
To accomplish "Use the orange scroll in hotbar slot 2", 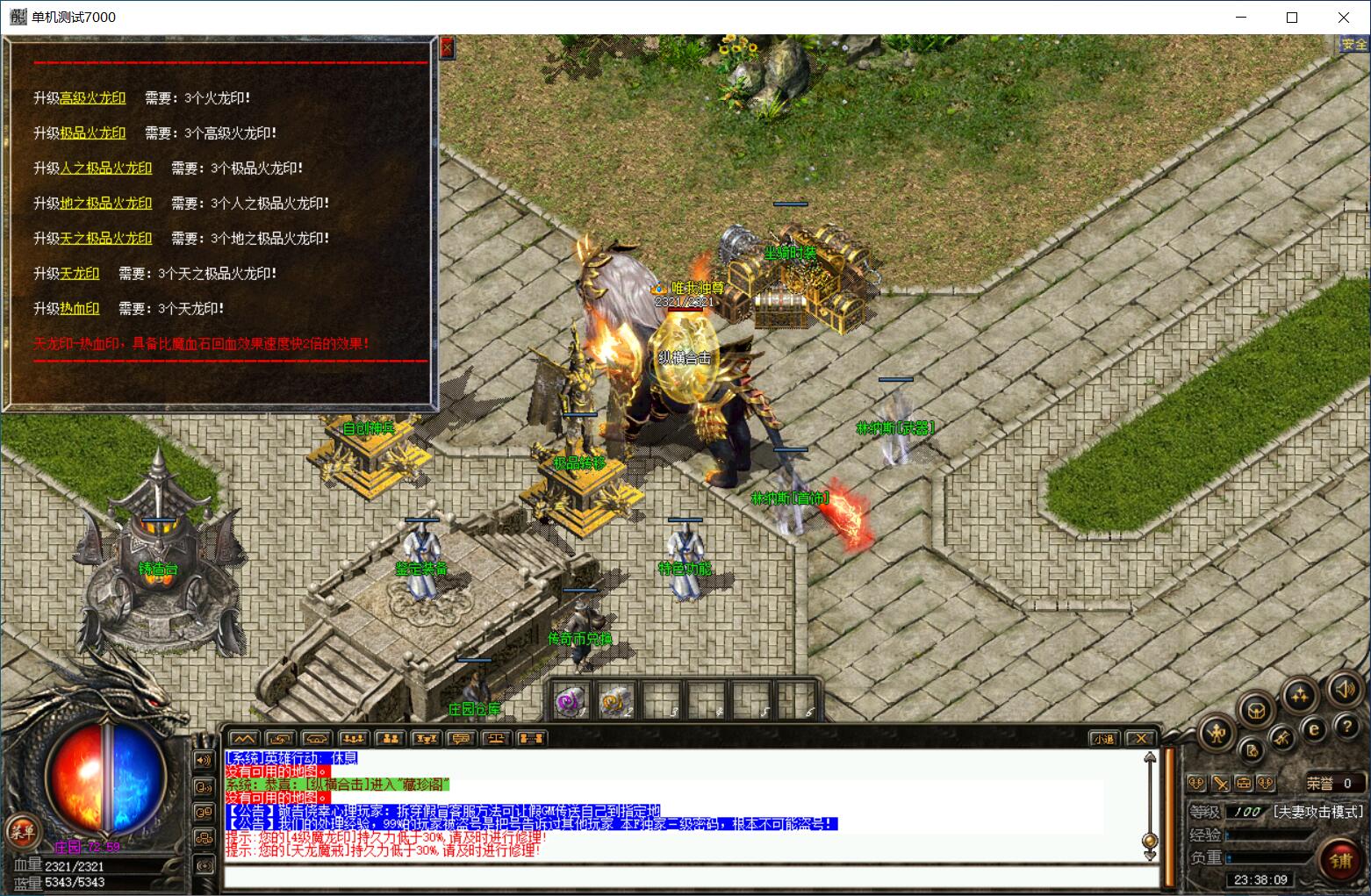I will coord(616,701).
